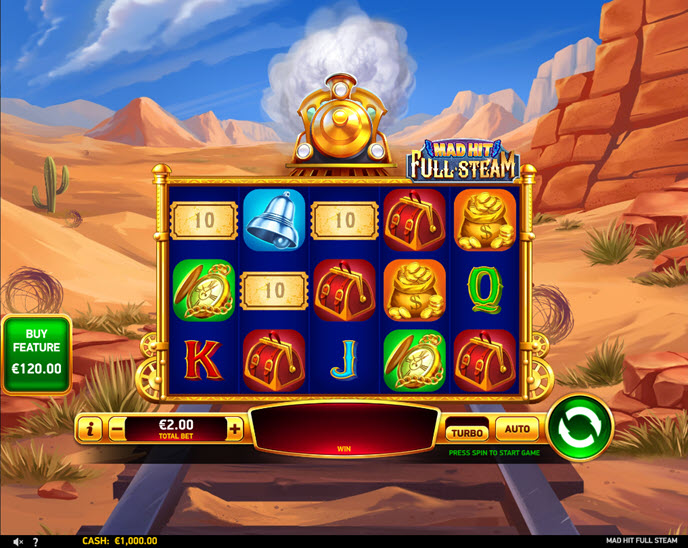
Task: Open the Auto spin options
Action: pyautogui.click(x=517, y=429)
